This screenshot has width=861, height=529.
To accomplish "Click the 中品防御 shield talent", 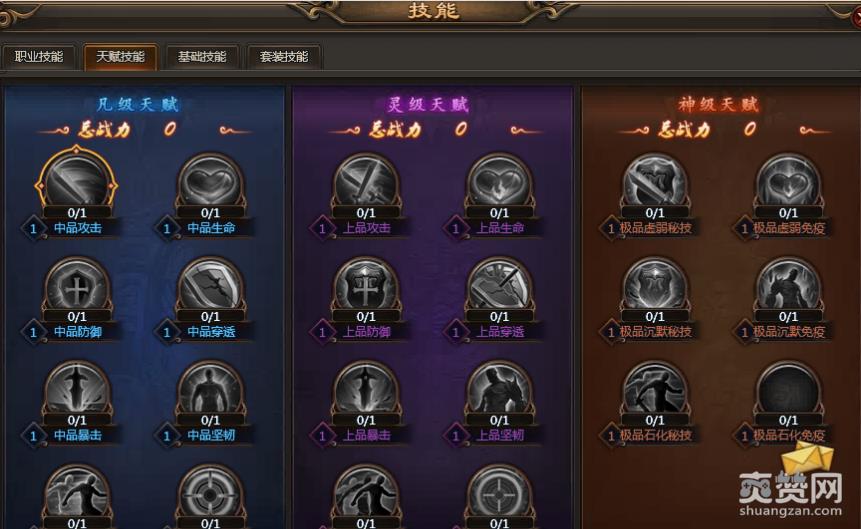I will coord(77,287).
